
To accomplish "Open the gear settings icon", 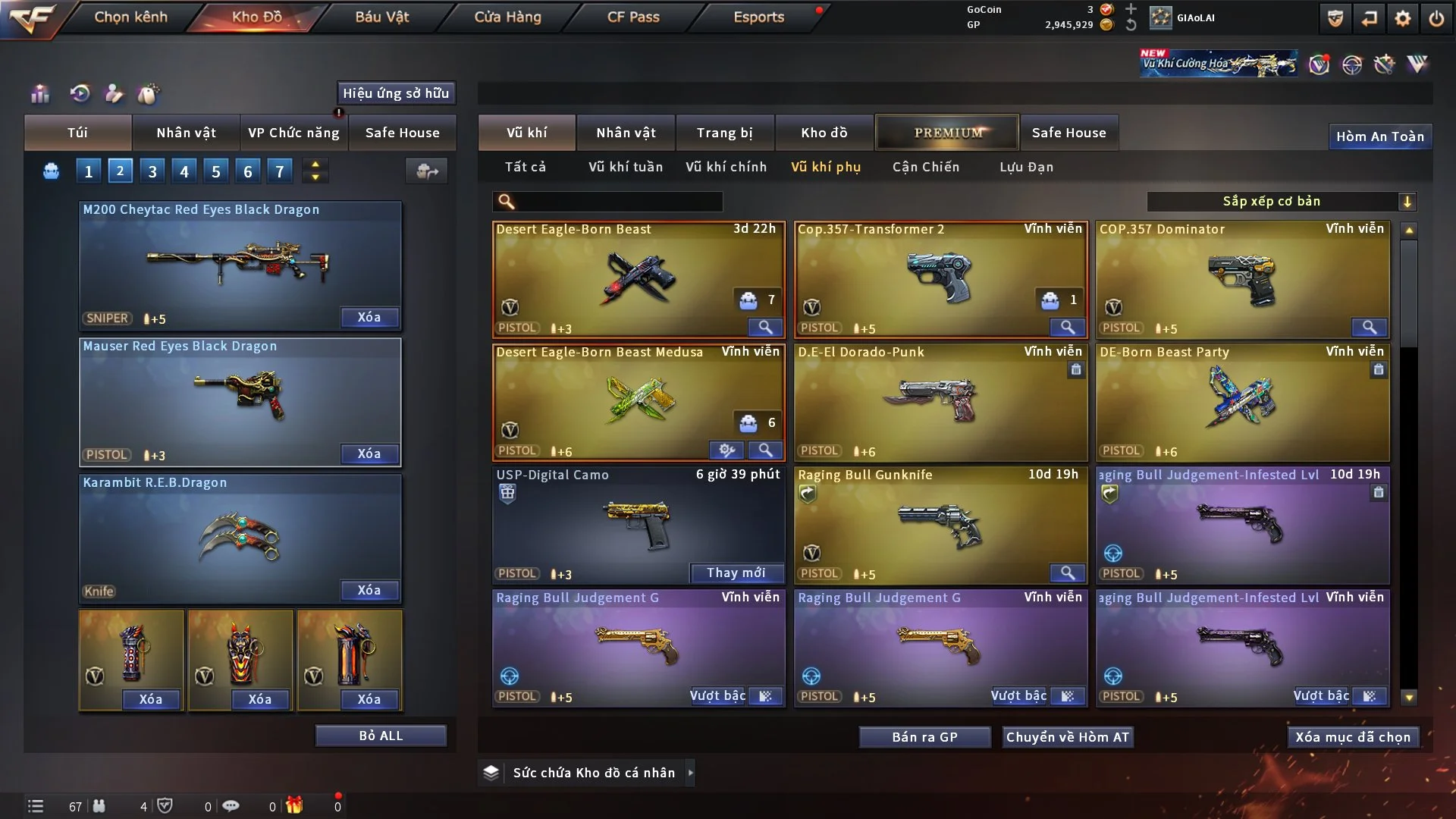I will pyautogui.click(x=1403, y=18).
